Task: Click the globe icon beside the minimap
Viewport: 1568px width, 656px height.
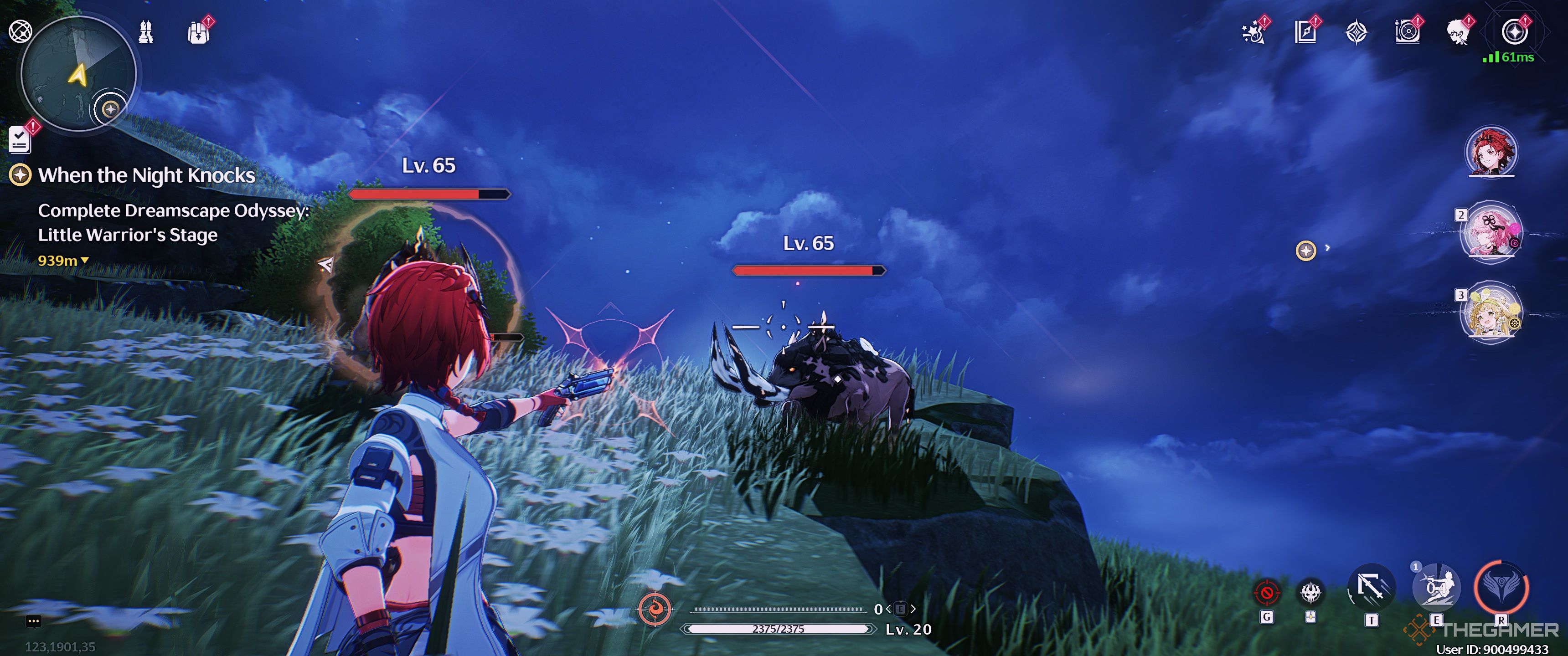Action: (x=20, y=31)
